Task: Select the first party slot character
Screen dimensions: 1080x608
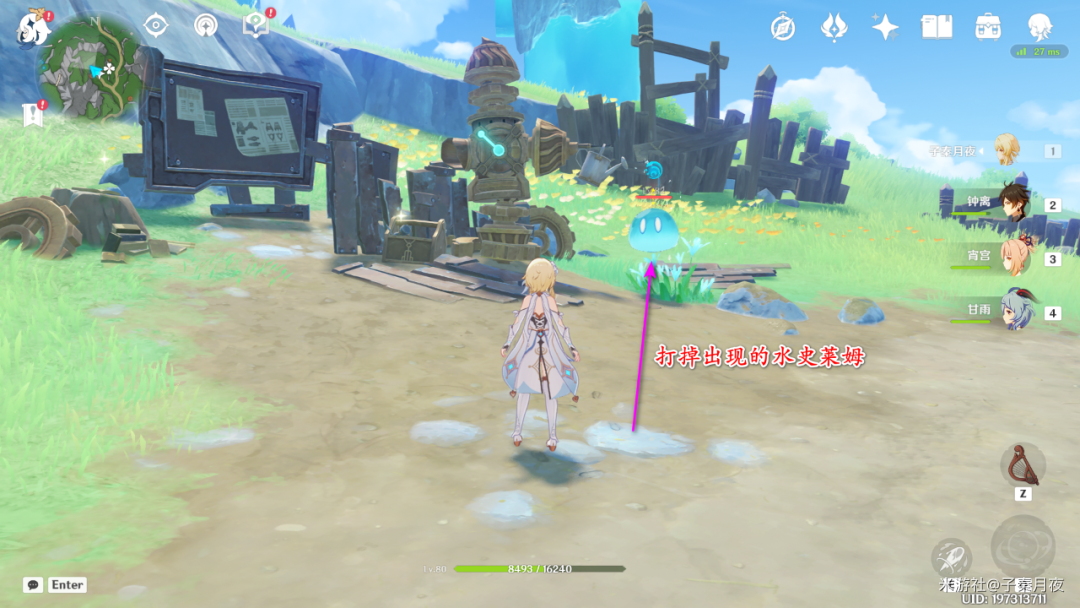Action: (x=1006, y=151)
